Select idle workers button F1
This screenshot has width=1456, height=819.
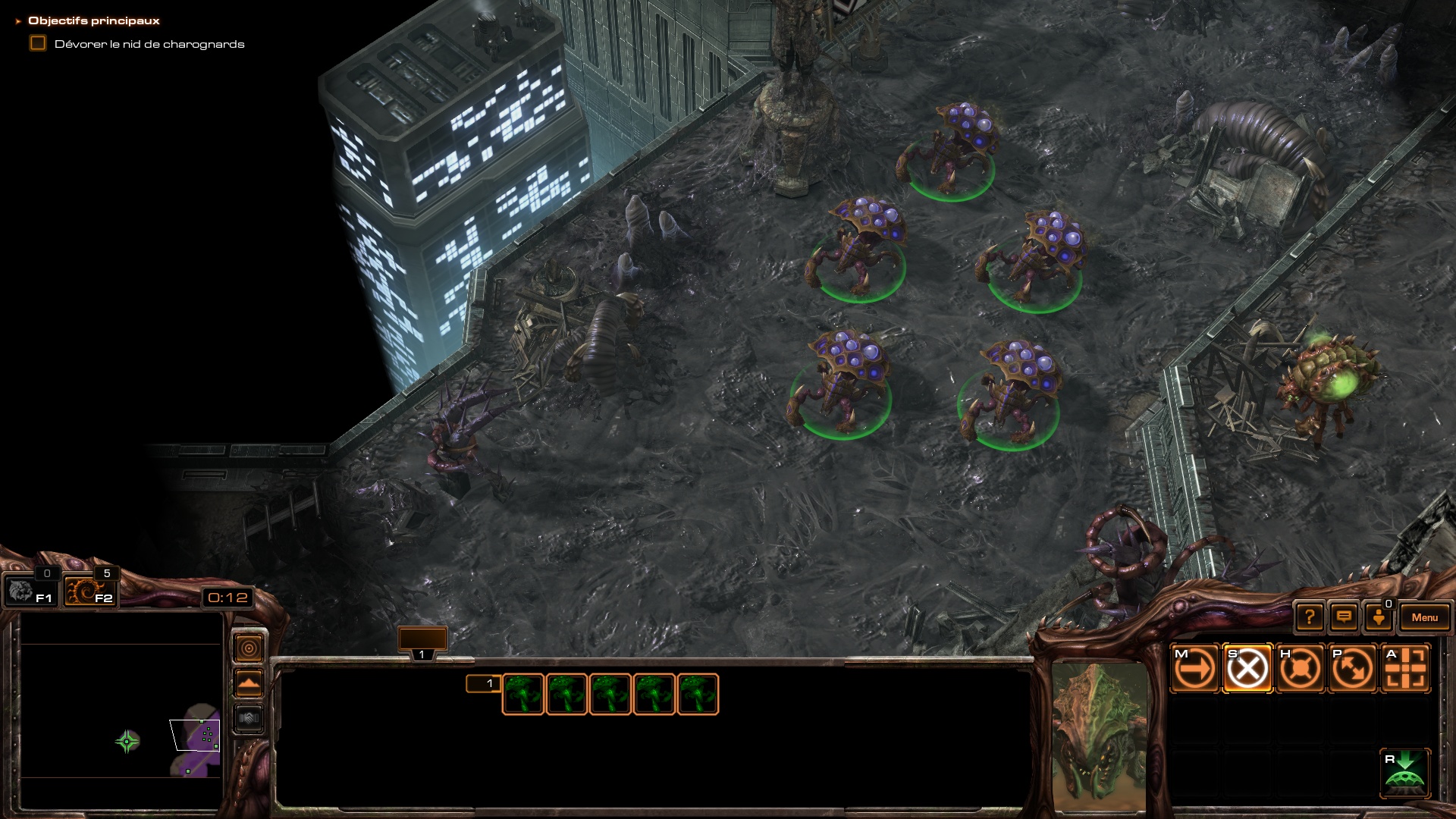pyautogui.click(x=30, y=591)
